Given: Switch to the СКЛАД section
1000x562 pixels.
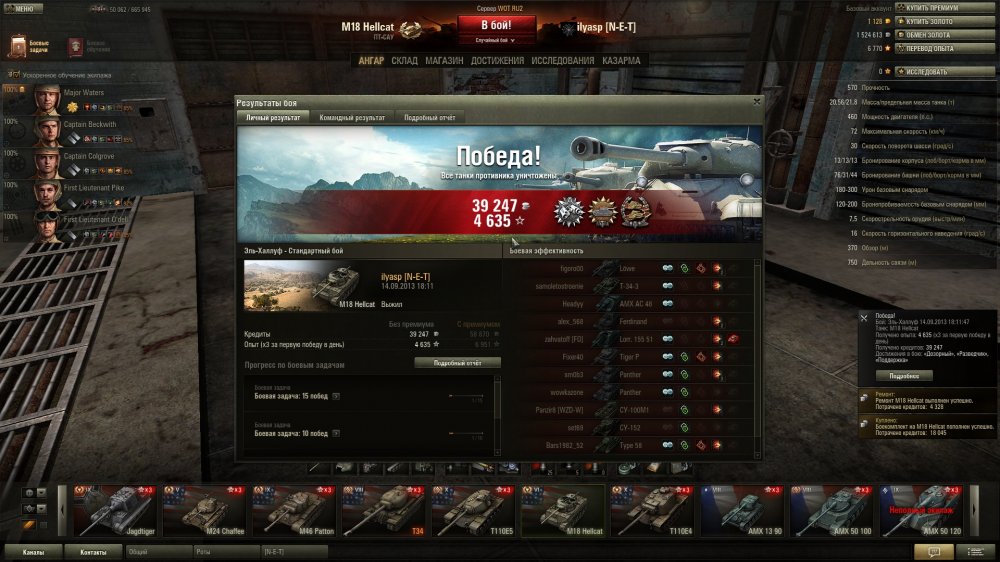Looking at the screenshot, I should [404, 61].
